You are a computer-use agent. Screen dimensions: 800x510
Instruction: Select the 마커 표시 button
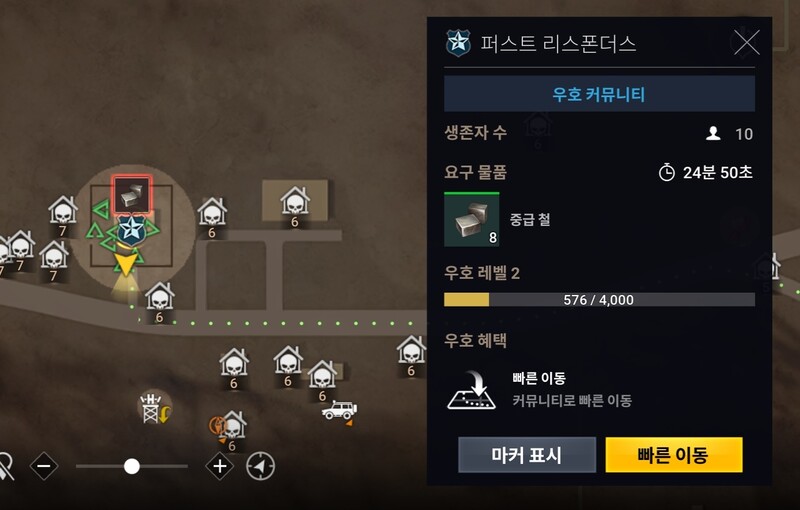(527, 455)
